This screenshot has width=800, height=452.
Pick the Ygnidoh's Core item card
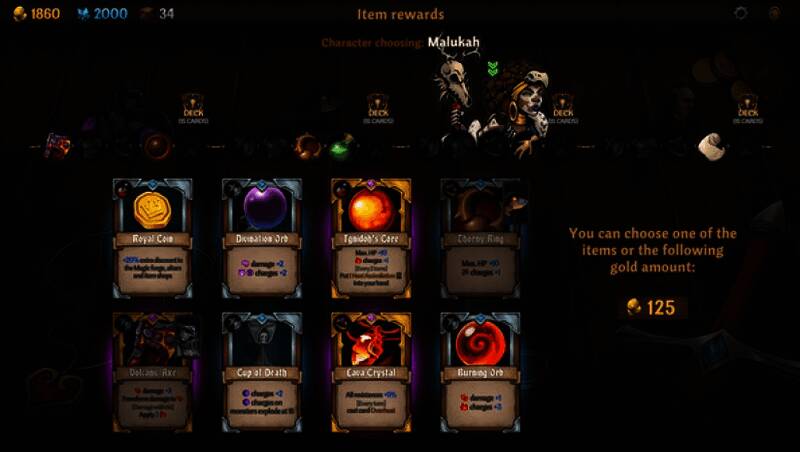(371, 237)
